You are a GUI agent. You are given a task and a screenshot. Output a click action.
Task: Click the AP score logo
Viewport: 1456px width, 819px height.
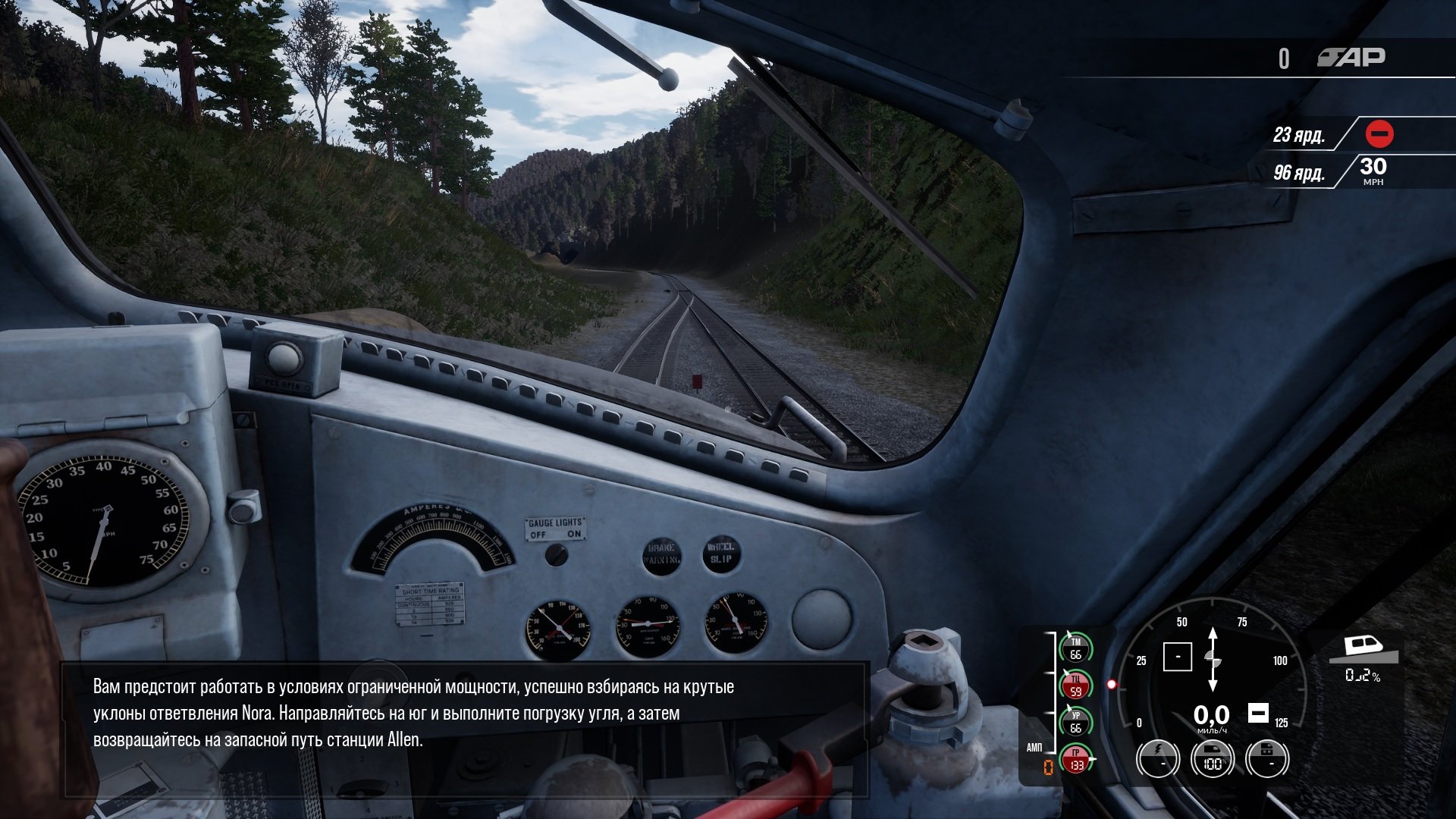pos(1351,58)
